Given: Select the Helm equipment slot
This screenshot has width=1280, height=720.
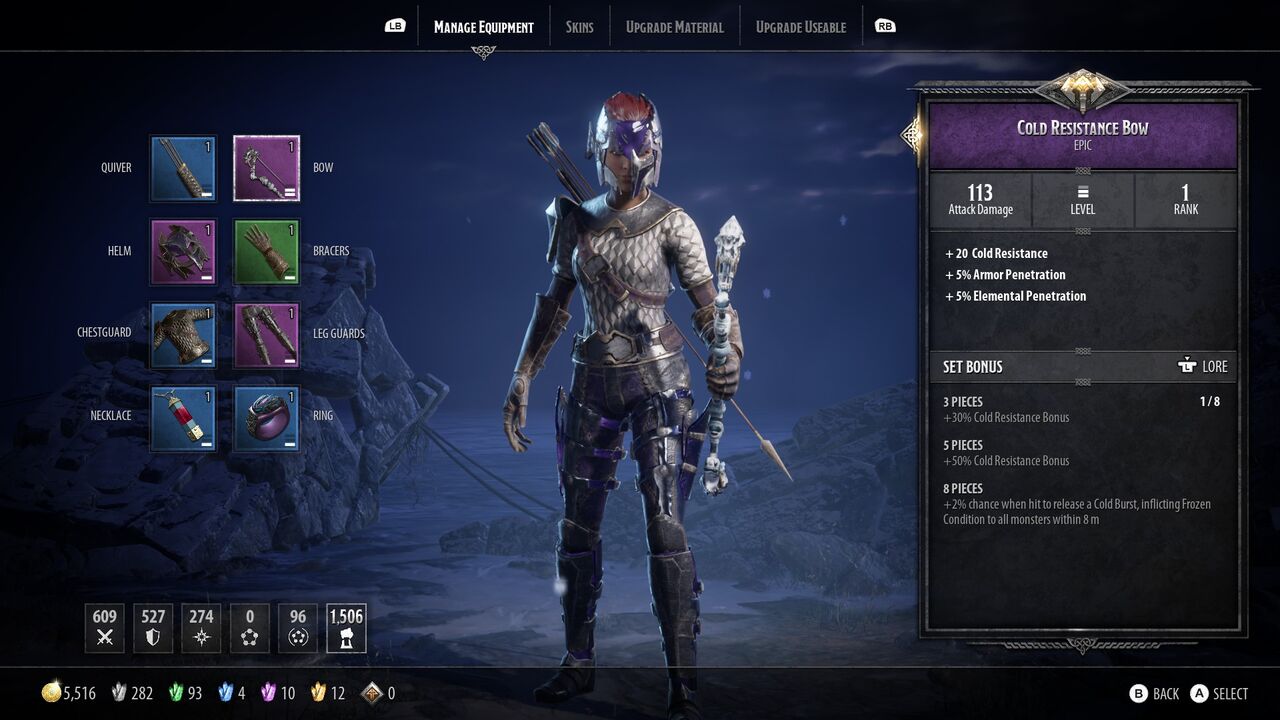Looking at the screenshot, I should pos(183,251).
